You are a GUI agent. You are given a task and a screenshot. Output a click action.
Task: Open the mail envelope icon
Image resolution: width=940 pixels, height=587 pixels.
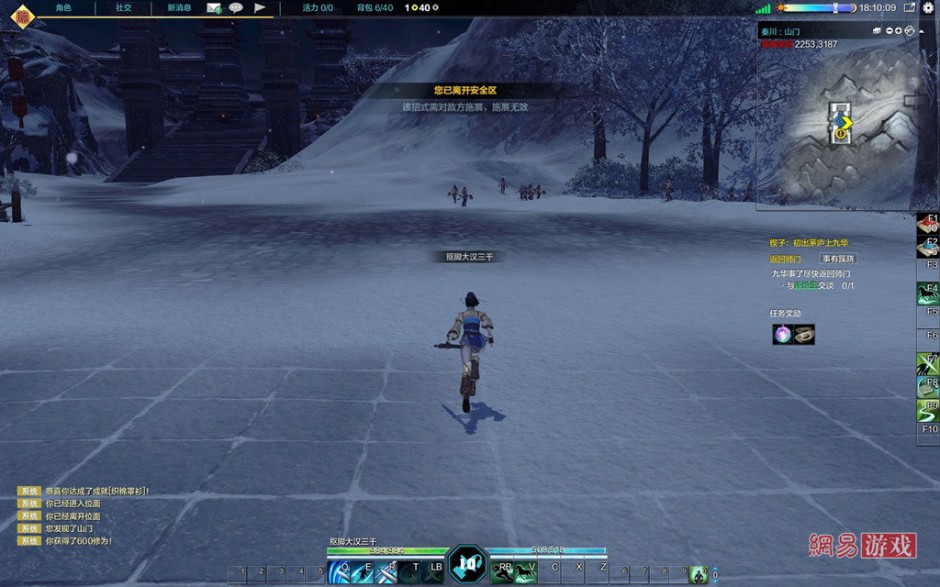pyautogui.click(x=214, y=7)
